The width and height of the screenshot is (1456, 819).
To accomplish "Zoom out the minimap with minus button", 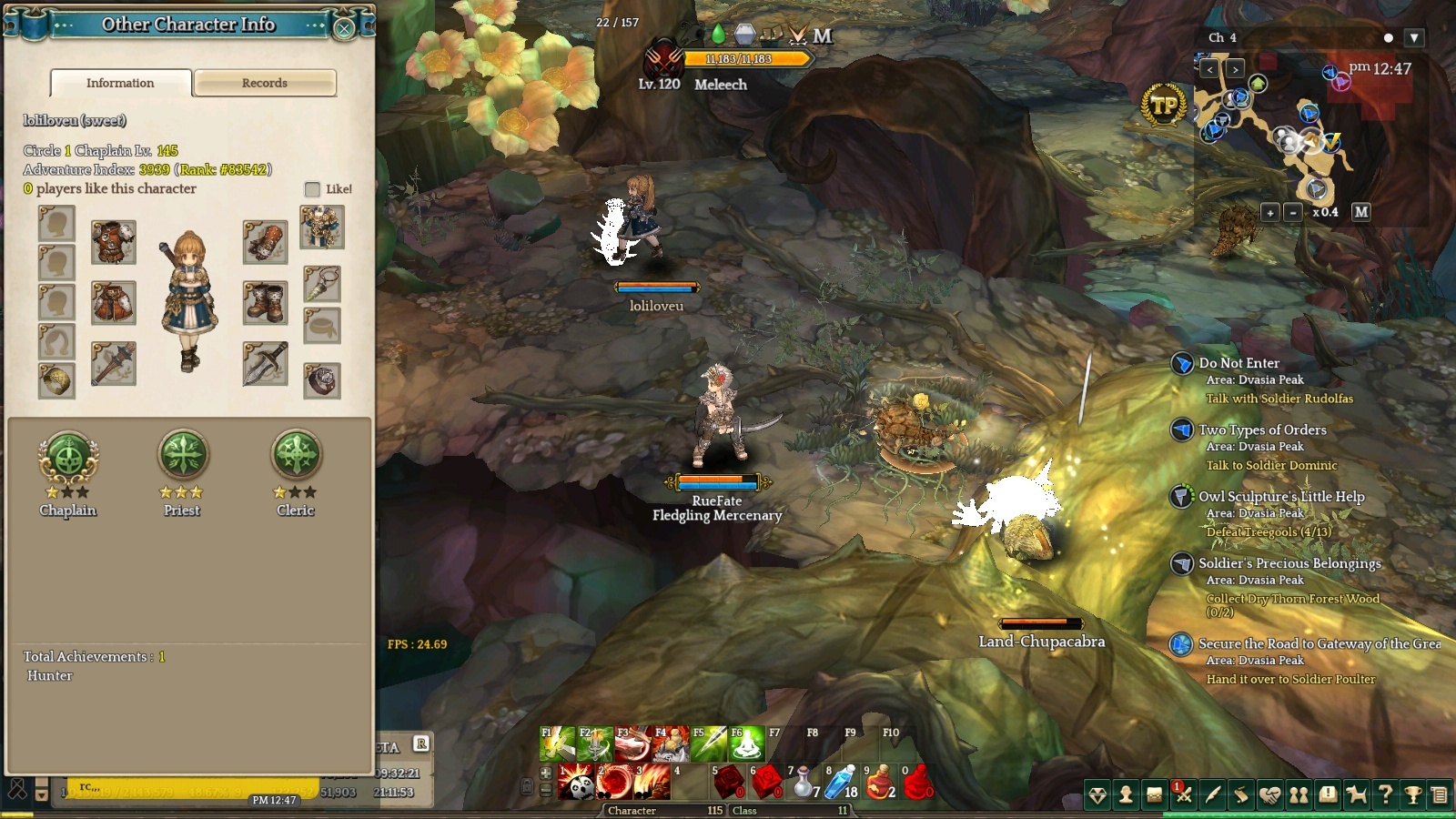I will (1293, 212).
